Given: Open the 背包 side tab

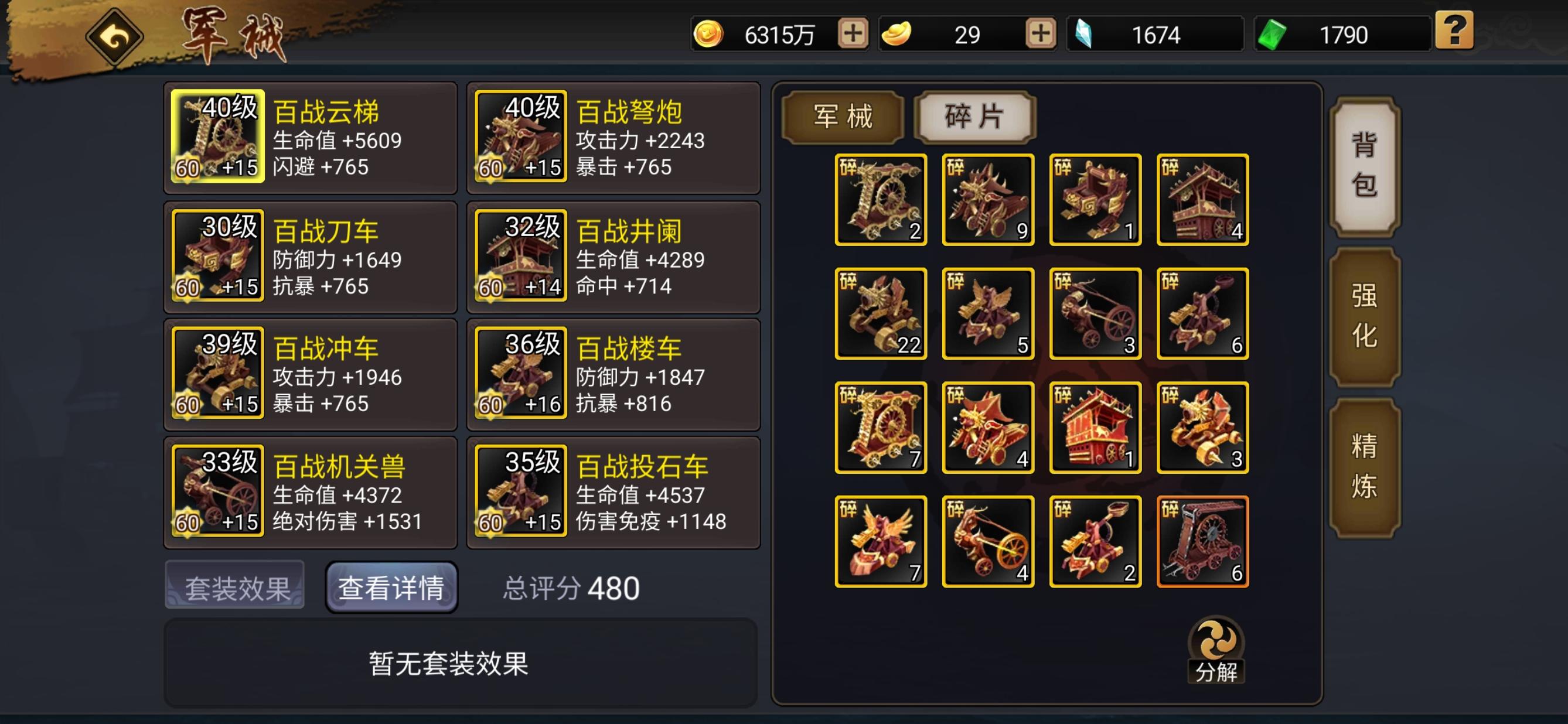Looking at the screenshot, I should click(x=1364, y=166).
